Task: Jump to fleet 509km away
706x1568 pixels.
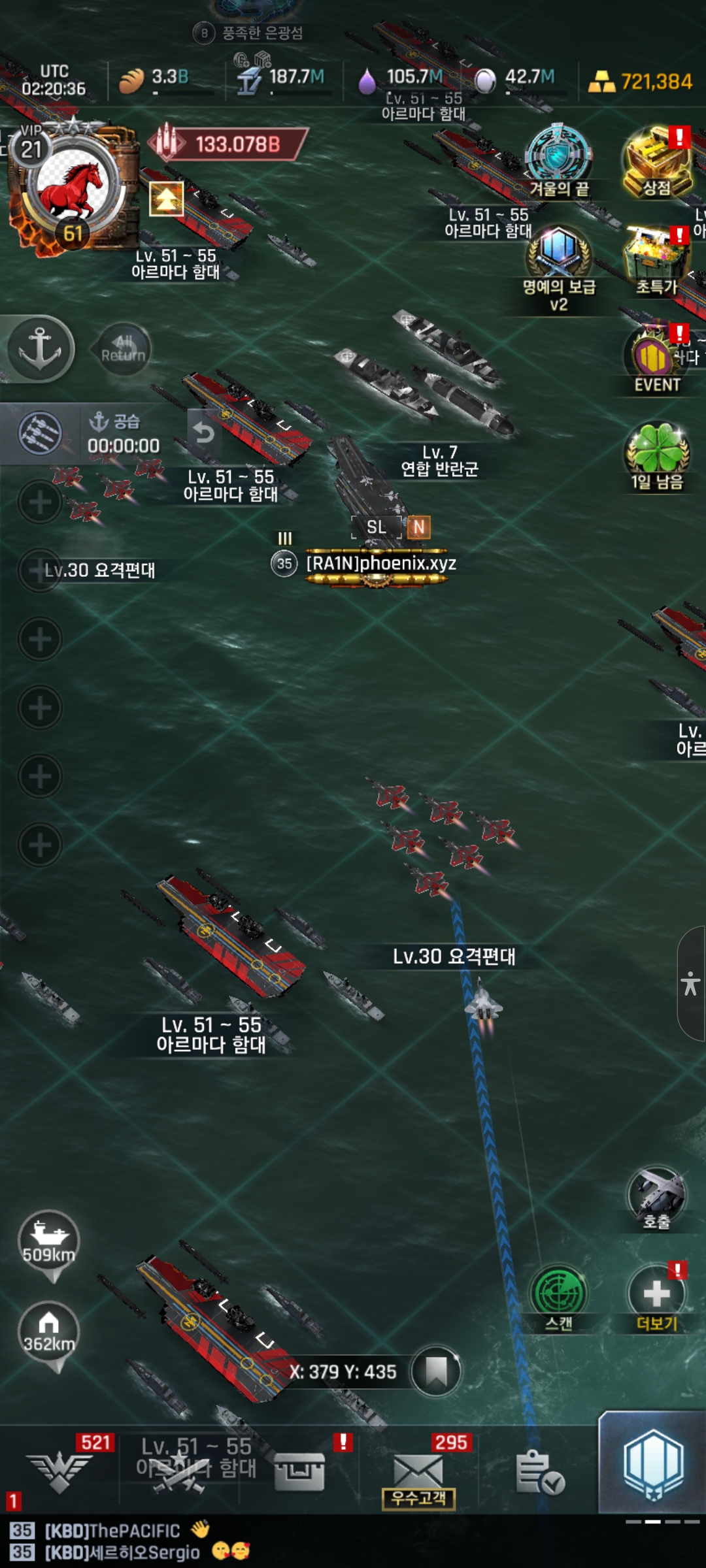Action: click(x=49, y=1241)
